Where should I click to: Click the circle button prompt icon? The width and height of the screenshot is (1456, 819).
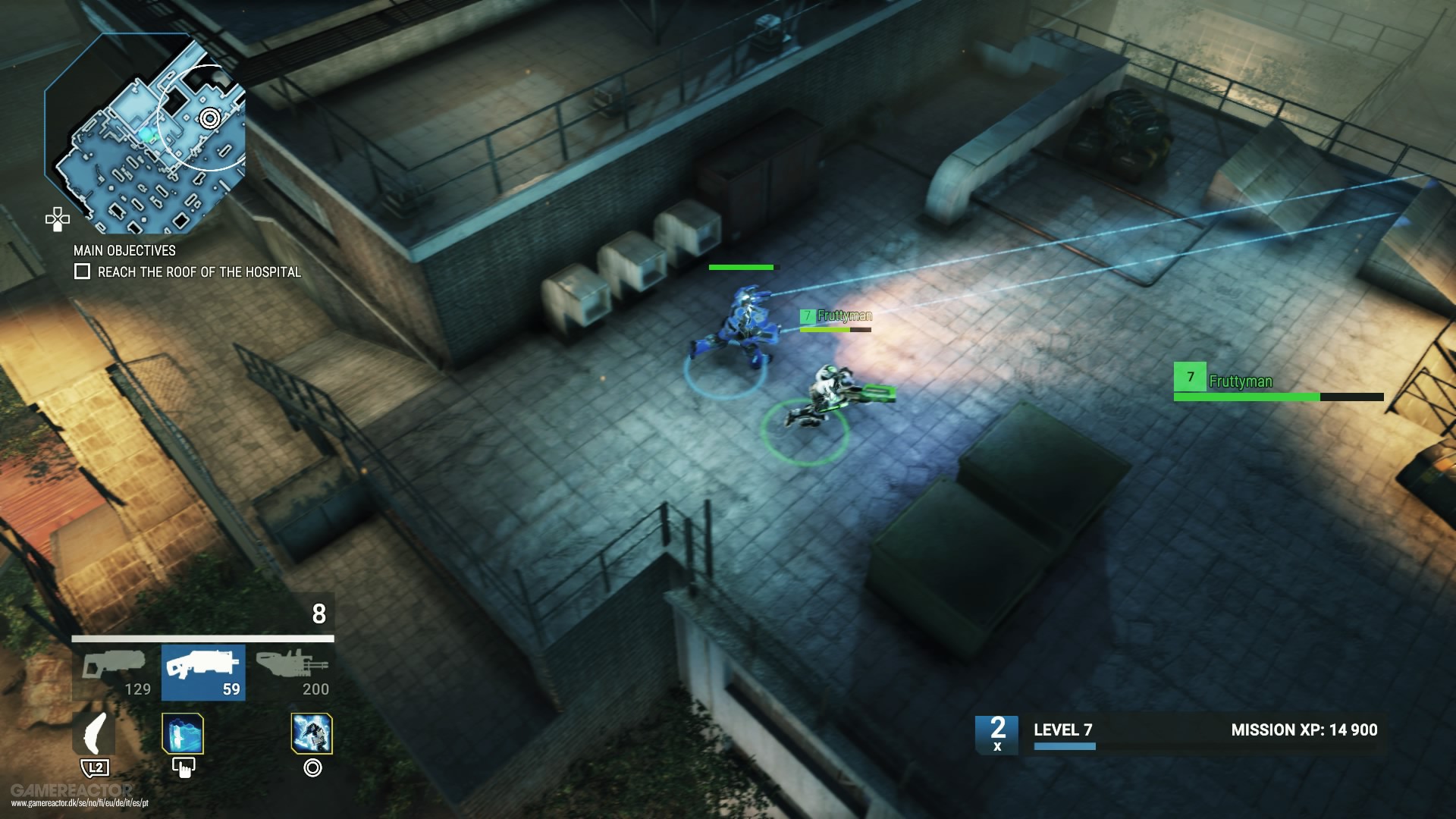(313, 768)
